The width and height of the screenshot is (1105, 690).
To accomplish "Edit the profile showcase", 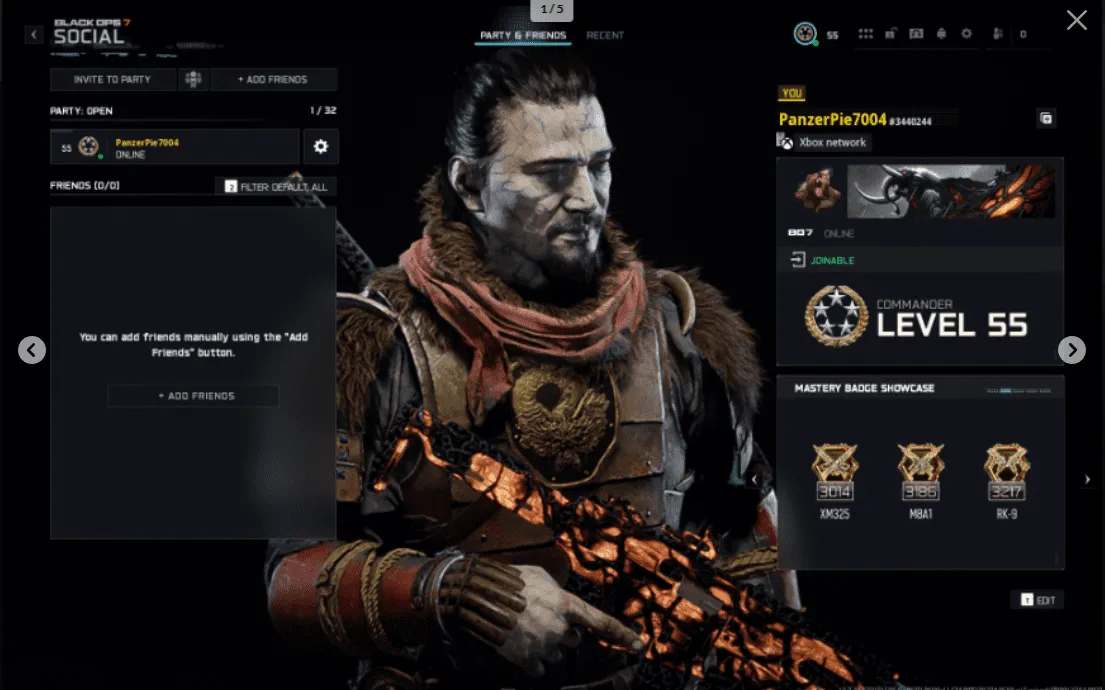I will [x=1037, y=600].
